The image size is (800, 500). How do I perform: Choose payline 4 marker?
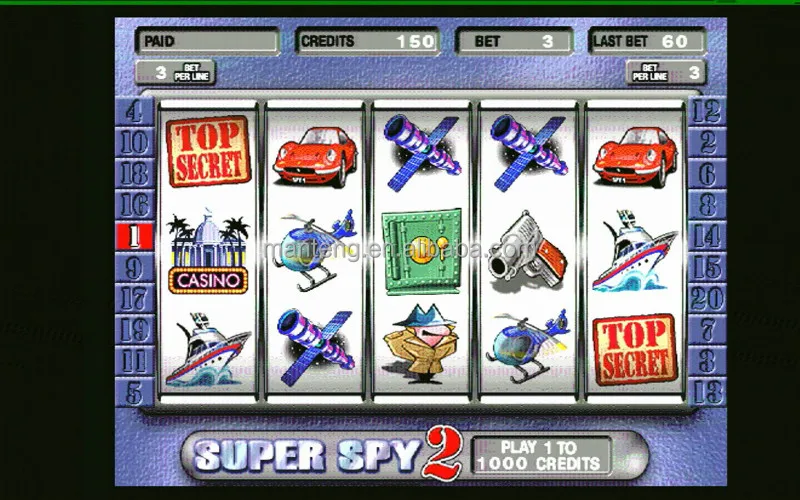(133, 111)
